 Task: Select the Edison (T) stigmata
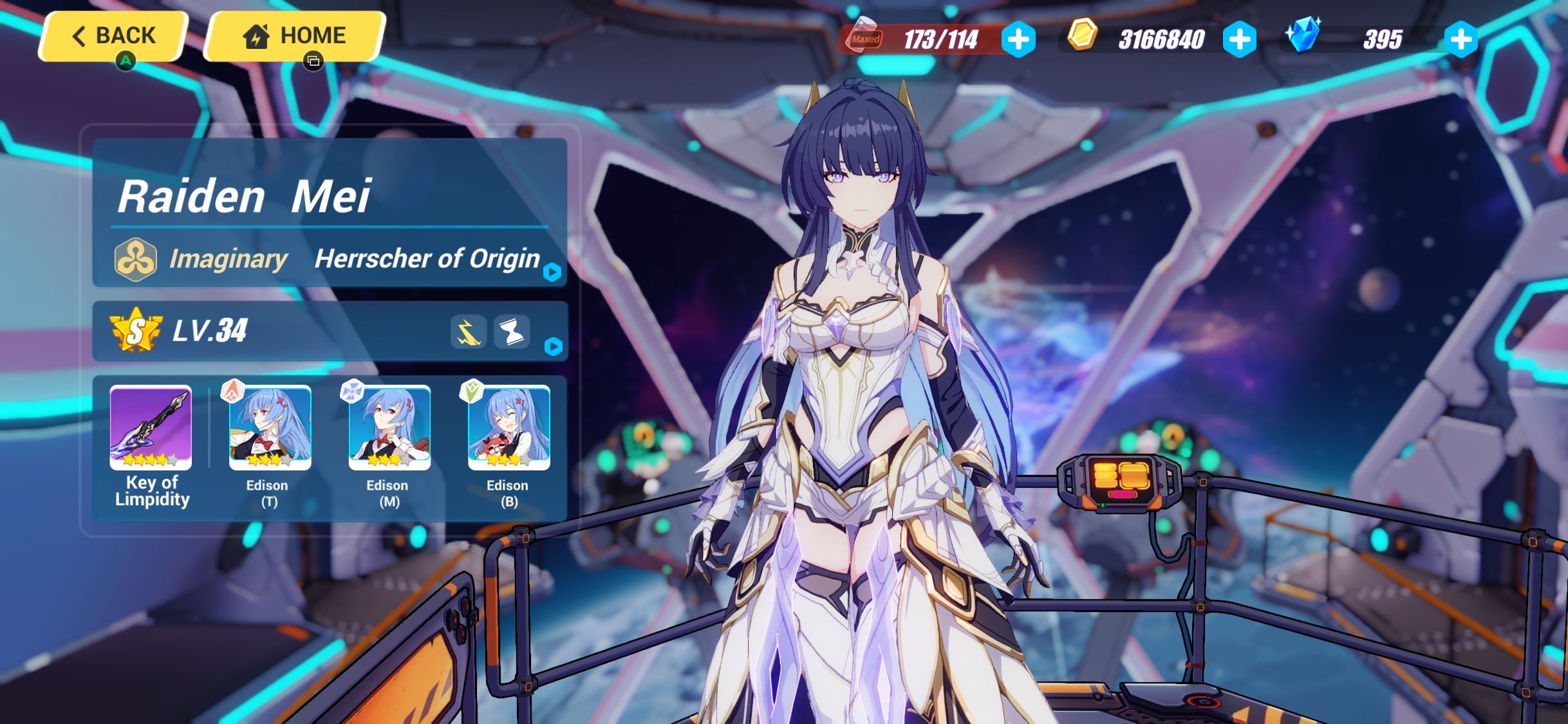(270, 427)
